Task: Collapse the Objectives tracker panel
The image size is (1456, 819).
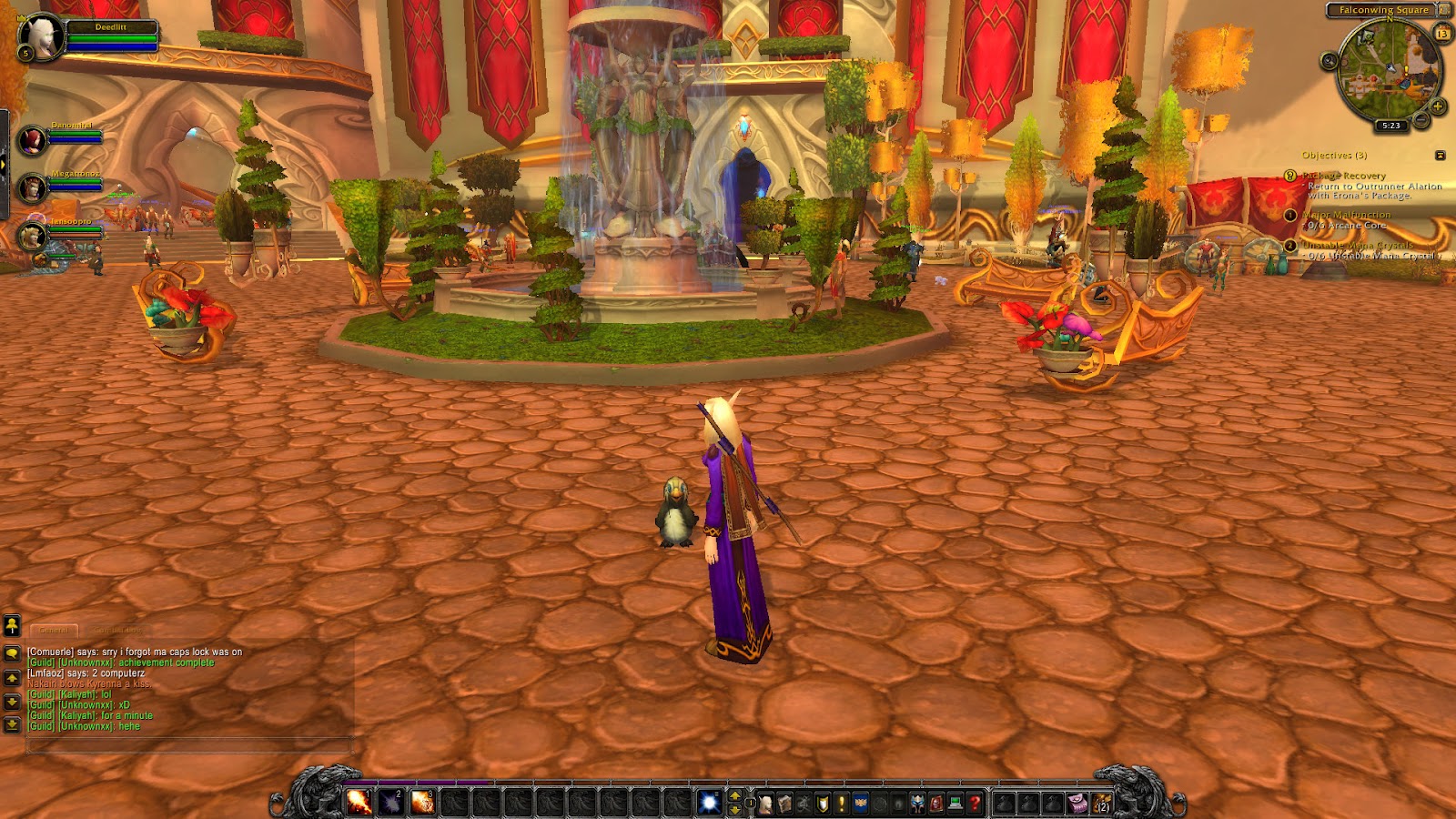Action: click(x=1441, y=156)
